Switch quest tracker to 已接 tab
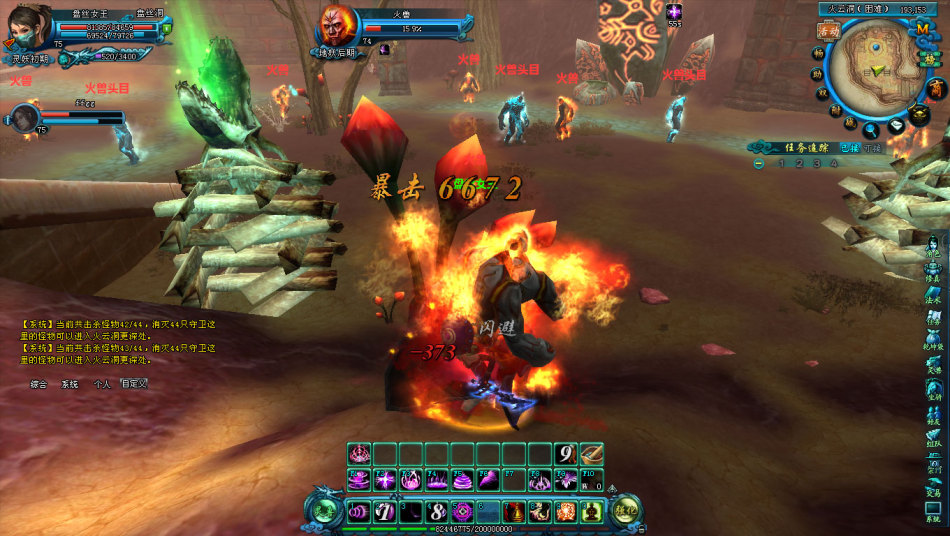Screen dimensions: 950x536 [x=849, y=147]
